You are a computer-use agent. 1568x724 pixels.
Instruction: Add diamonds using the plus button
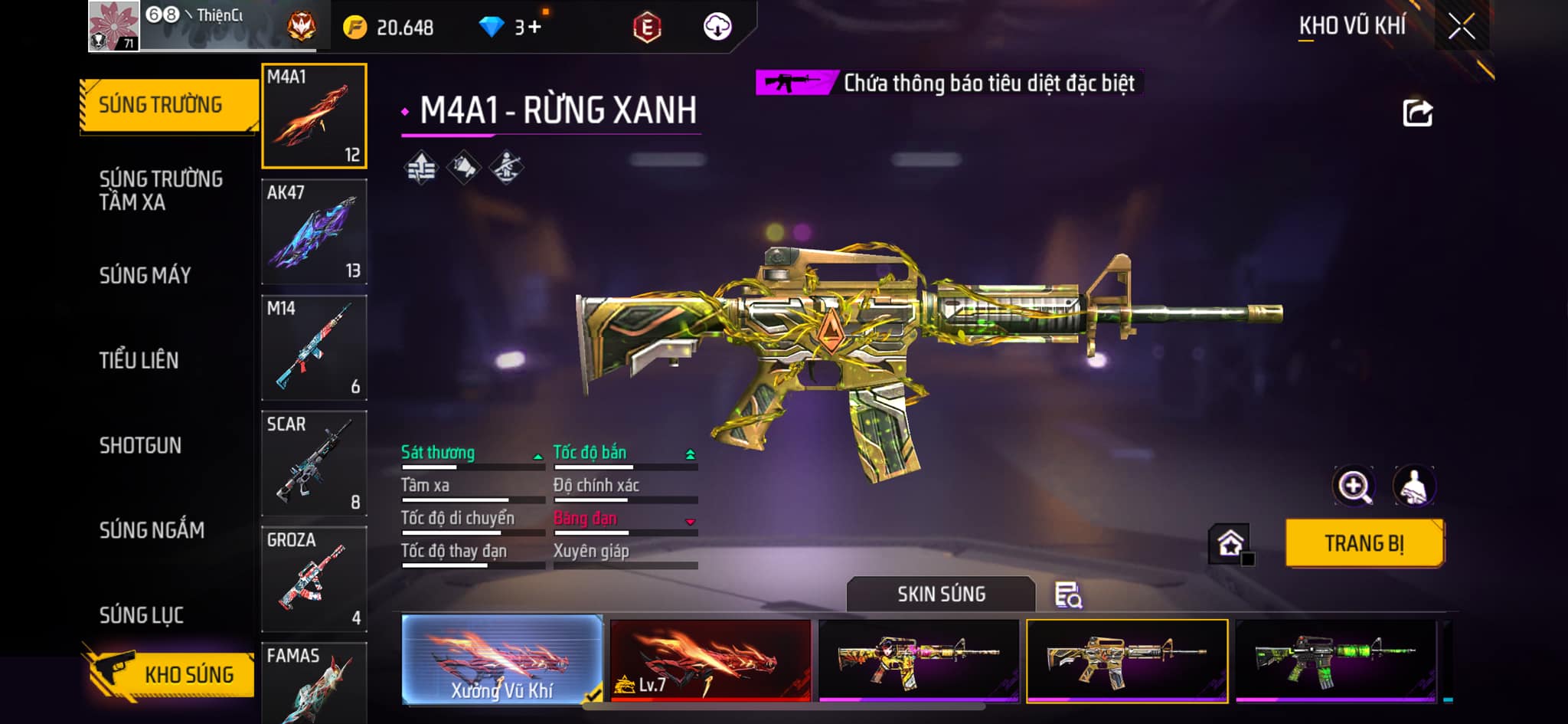point(534,28)
